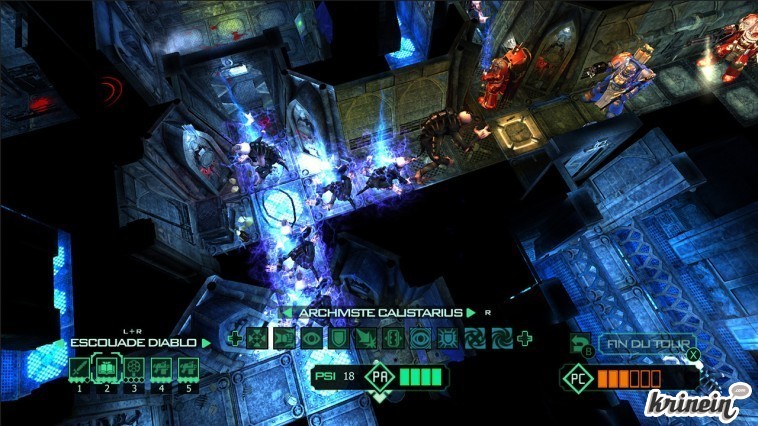Click the undo arrow icon

pos(580,343)
